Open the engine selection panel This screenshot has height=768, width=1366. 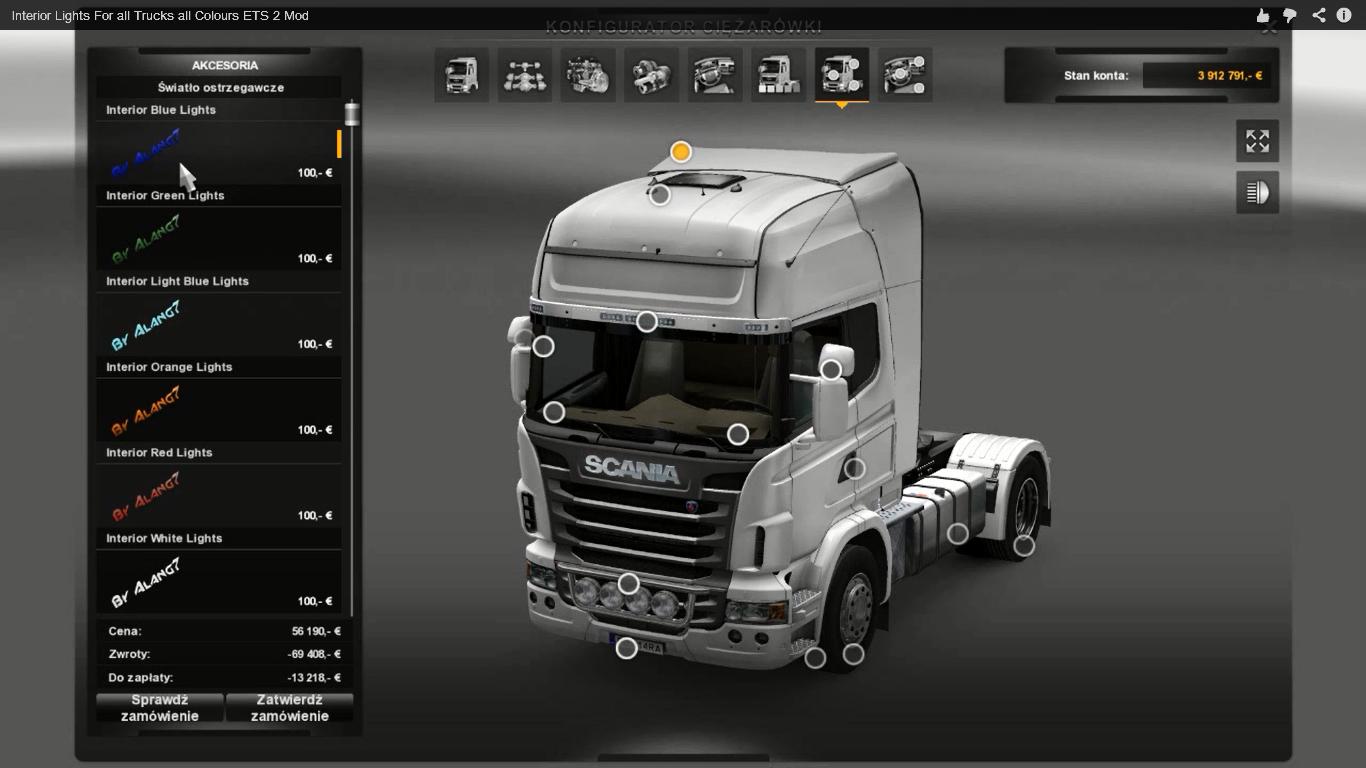point(588,74)
